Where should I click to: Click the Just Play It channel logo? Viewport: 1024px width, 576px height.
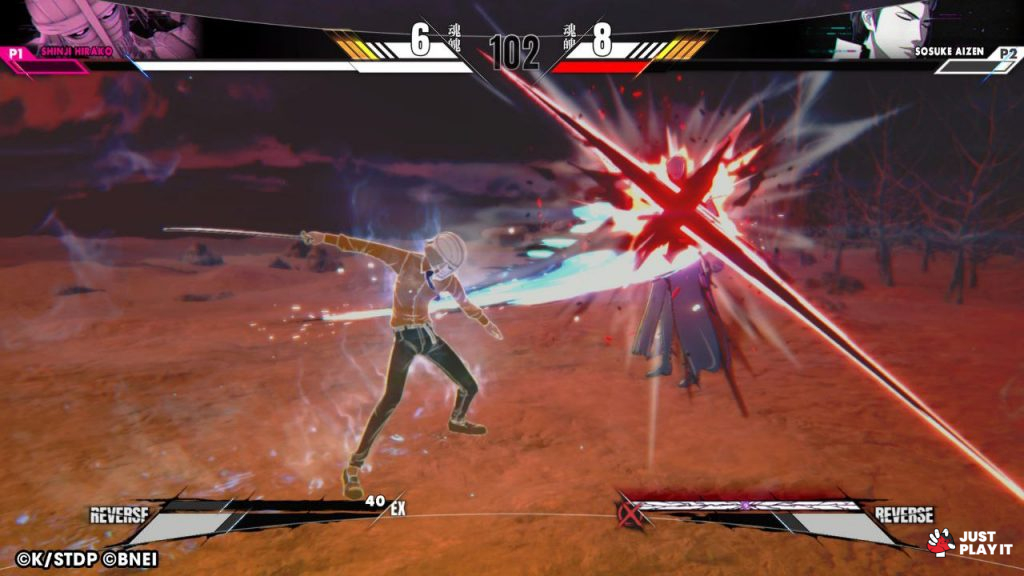[x=970, y=542]
